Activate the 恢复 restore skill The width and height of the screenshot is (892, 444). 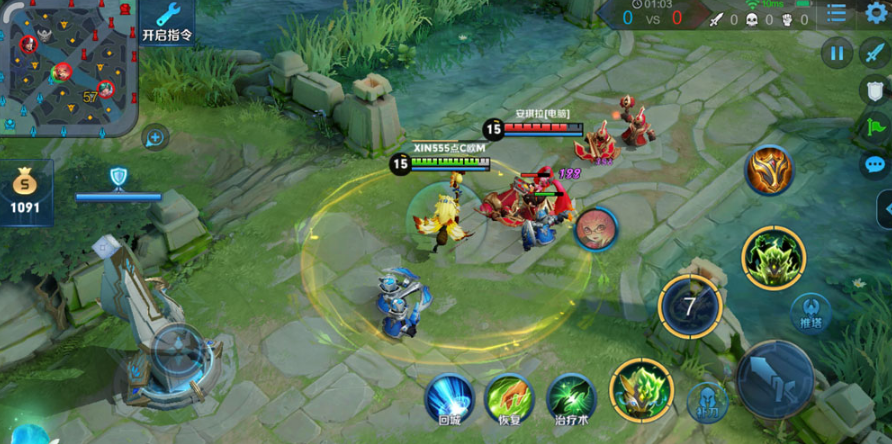509,399
